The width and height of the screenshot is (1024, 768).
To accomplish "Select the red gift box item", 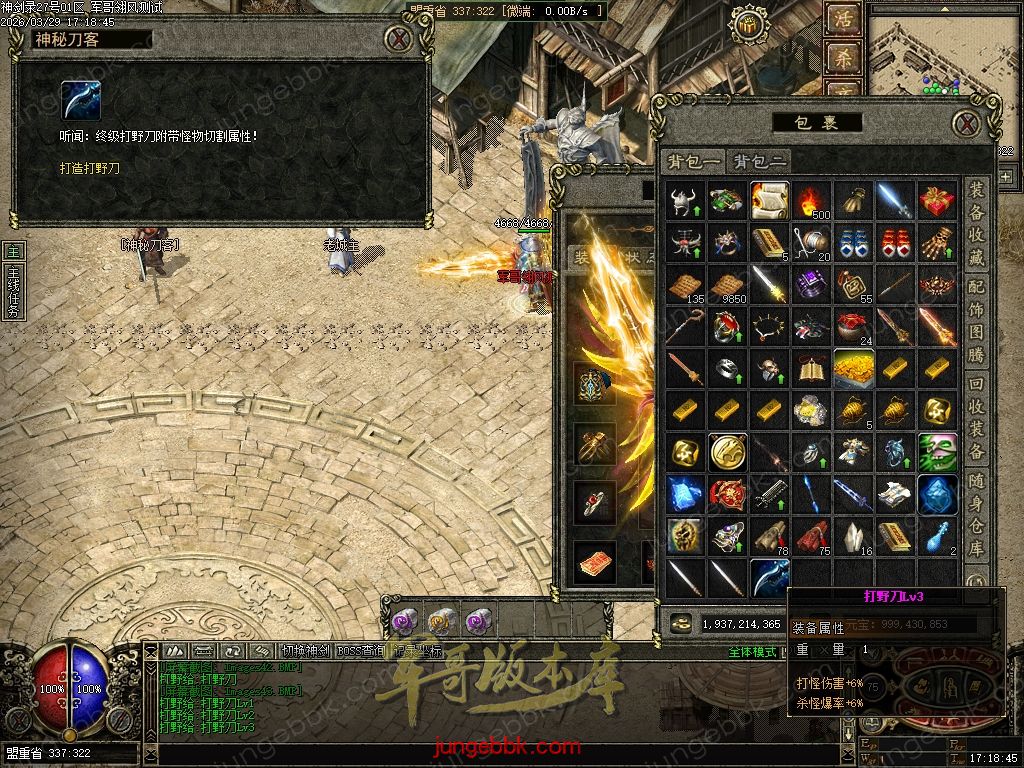I will click(x=937, y=200).
